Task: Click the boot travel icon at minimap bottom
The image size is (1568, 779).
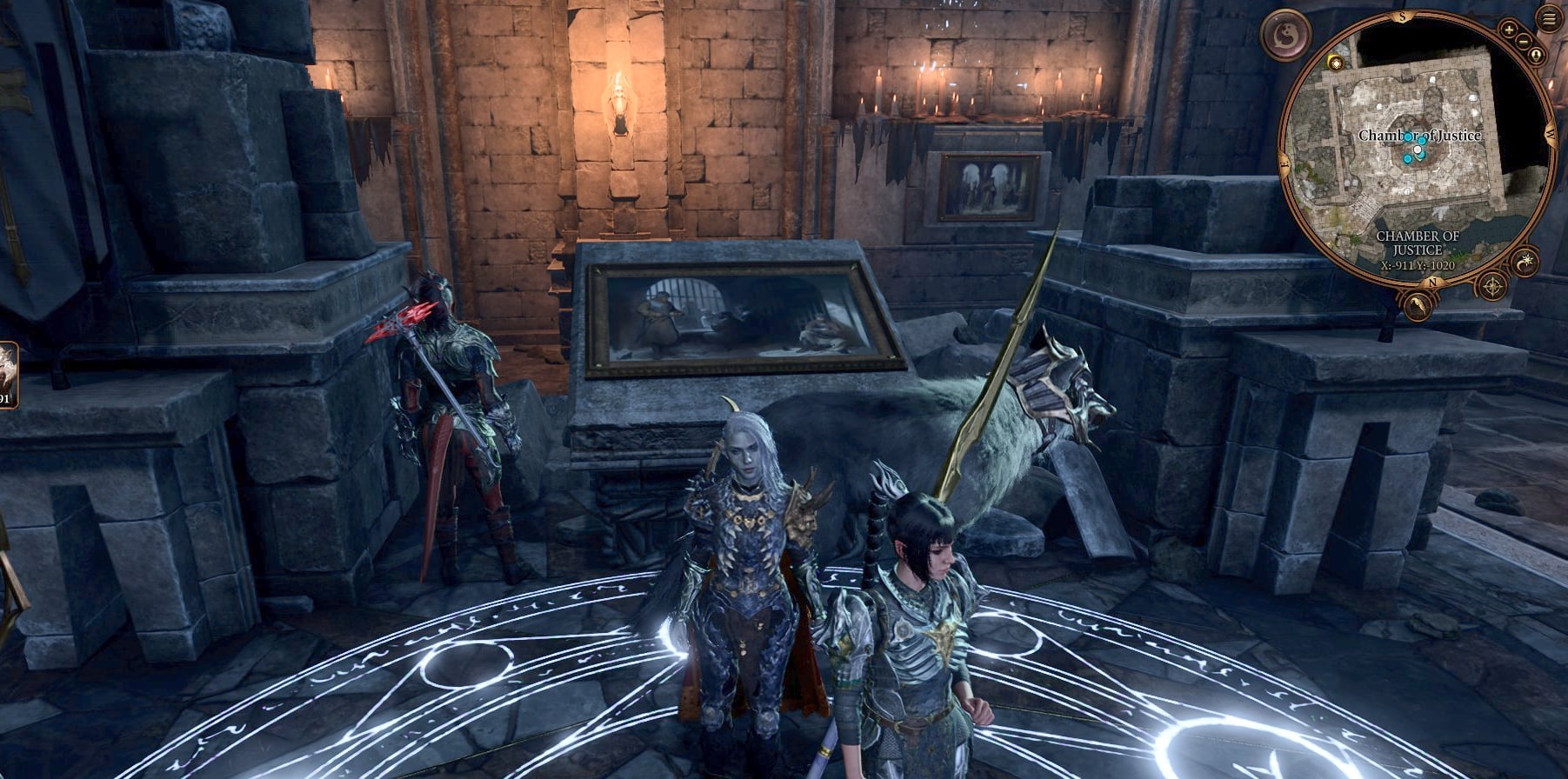Action: pos(1418,304)
